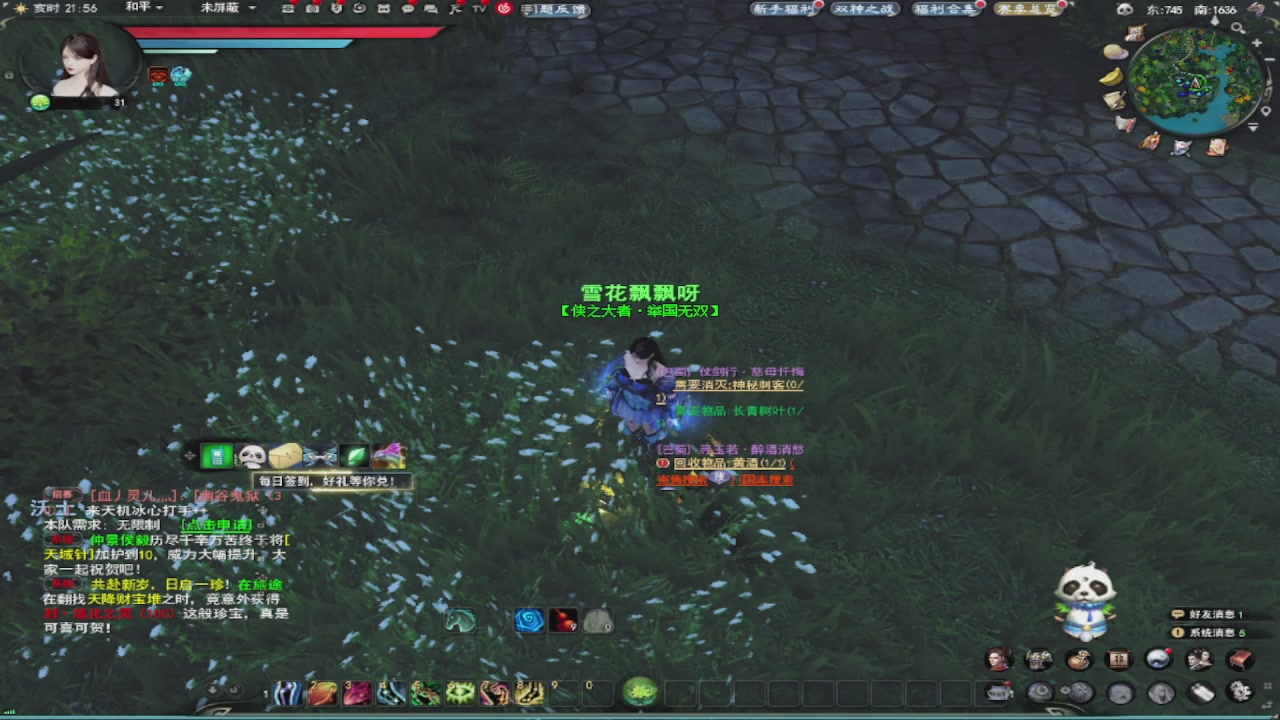Open the inventory bag icon
1280x720 pixels.
[1078, 658]
